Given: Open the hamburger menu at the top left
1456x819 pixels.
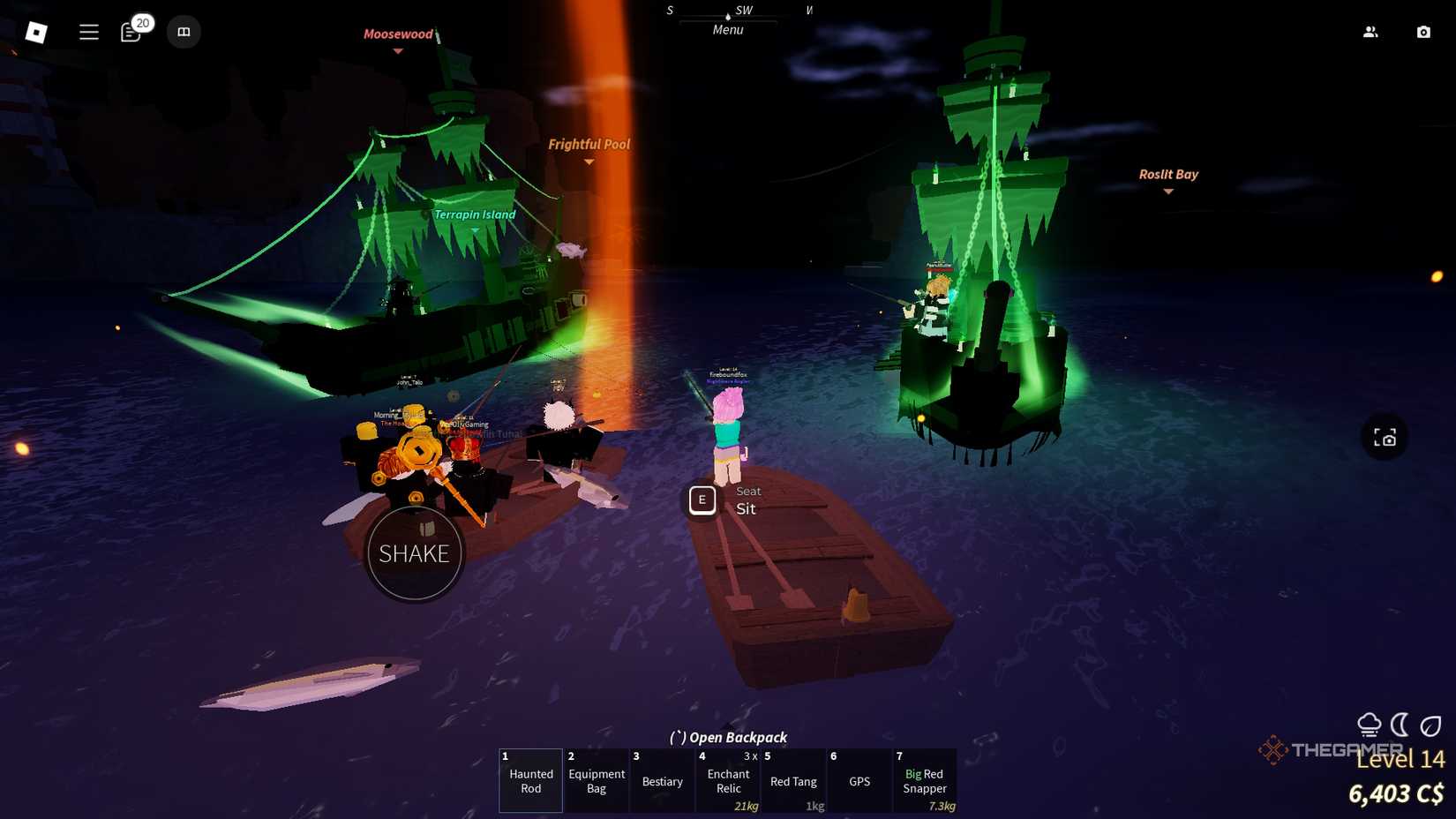Looking at the screenshot, I should (x=88, y=31).
